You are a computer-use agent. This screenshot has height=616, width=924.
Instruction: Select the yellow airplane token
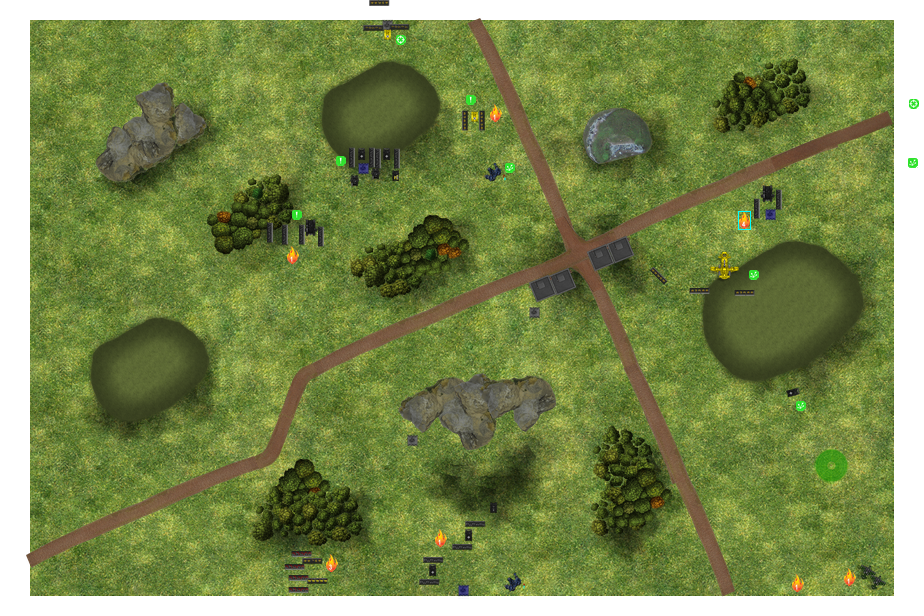[x=724, y=266]
